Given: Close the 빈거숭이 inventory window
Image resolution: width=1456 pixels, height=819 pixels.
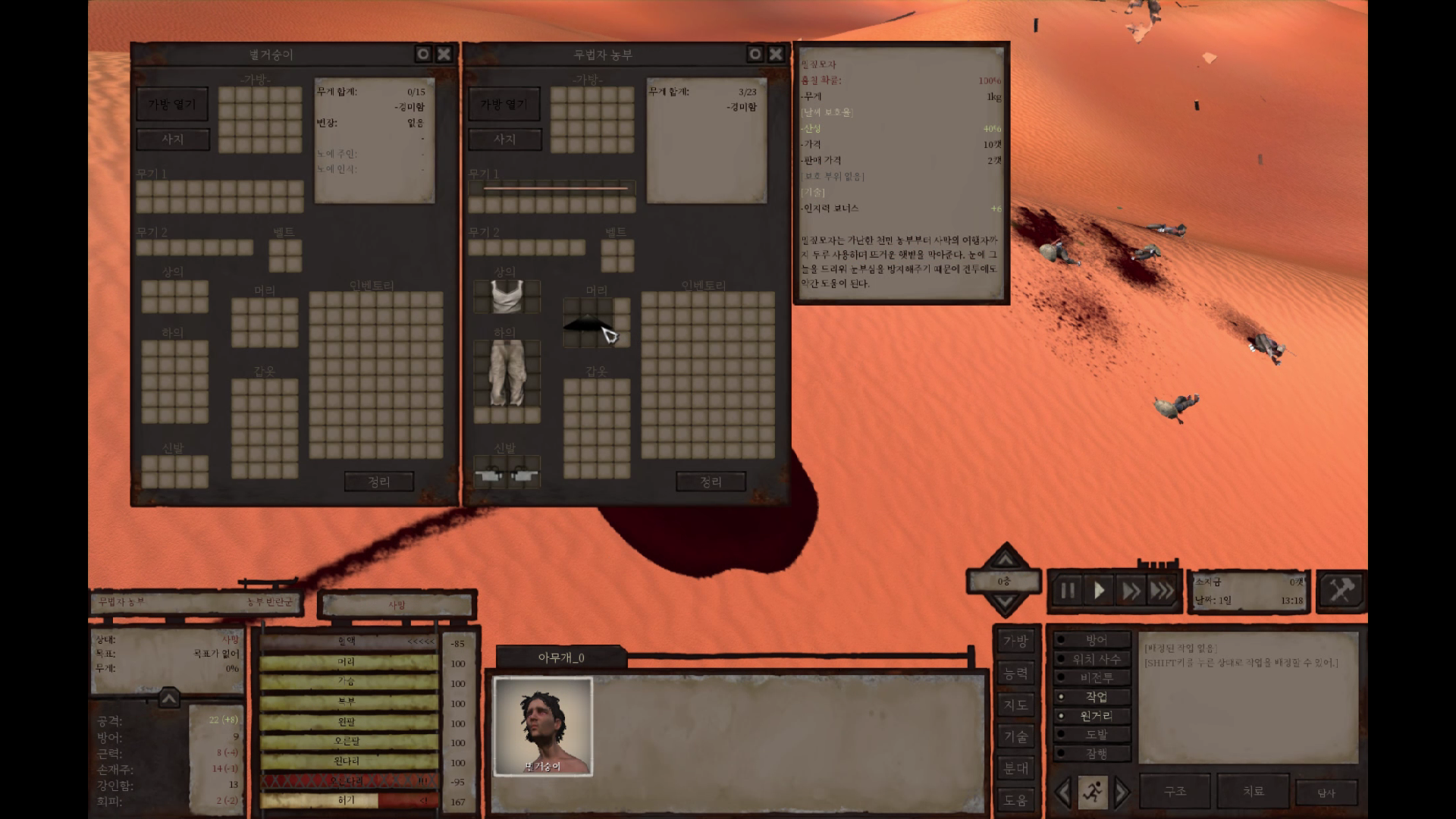Looking at the screenshot, I should [x=444, y=54].
